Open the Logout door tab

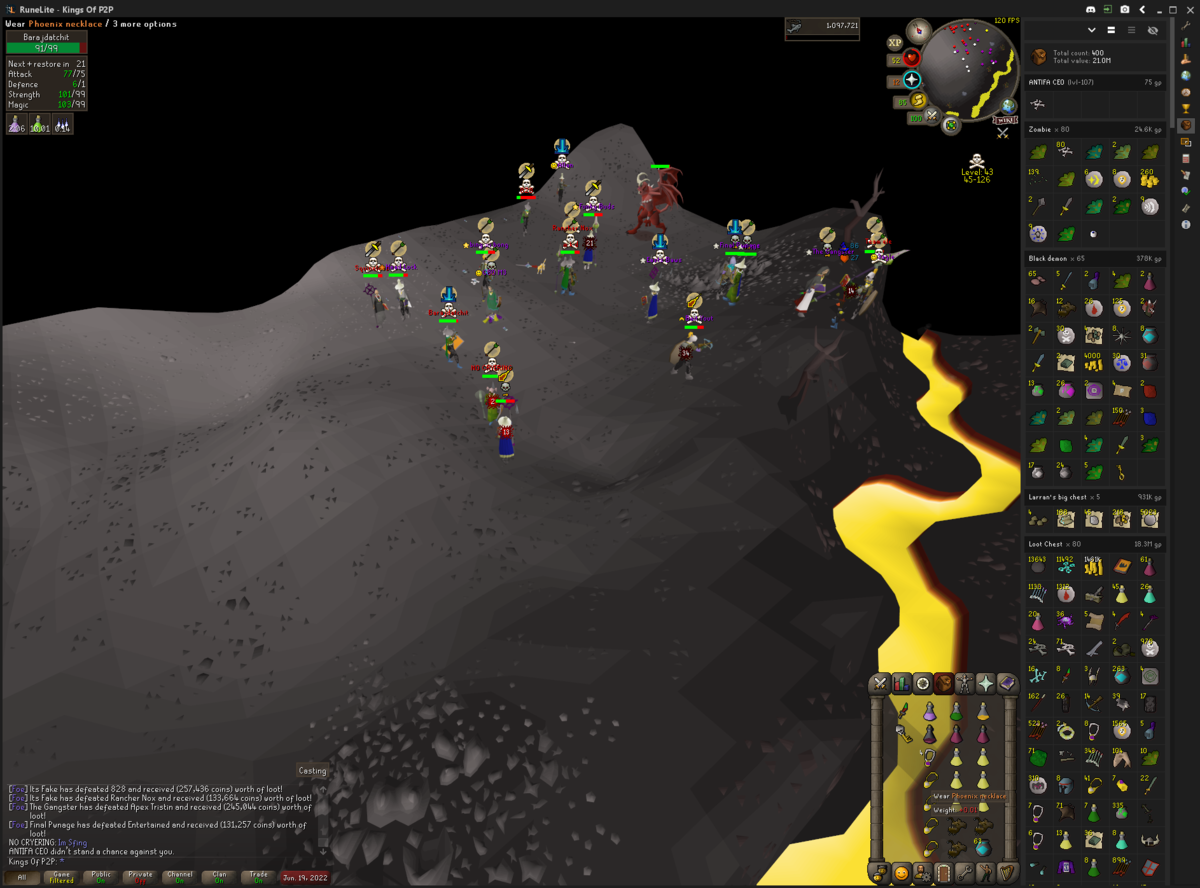click(943, 873)
